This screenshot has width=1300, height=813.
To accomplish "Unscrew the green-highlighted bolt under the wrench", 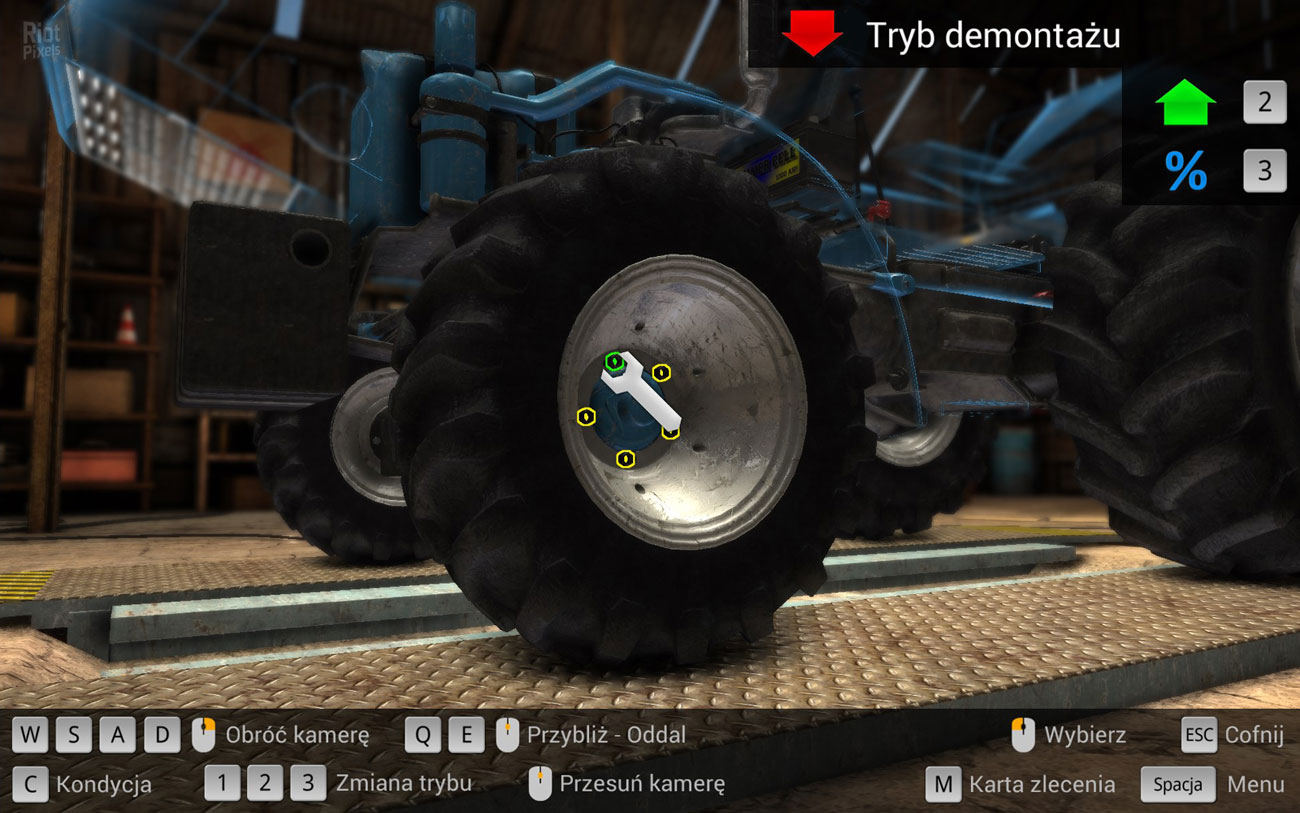I will [x=614, y=361].
